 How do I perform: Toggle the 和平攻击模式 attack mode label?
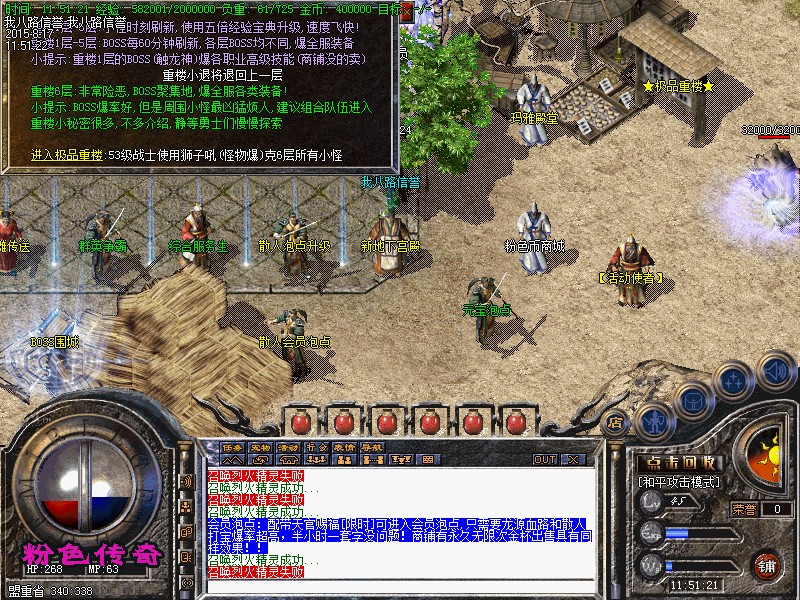point(679,481)
